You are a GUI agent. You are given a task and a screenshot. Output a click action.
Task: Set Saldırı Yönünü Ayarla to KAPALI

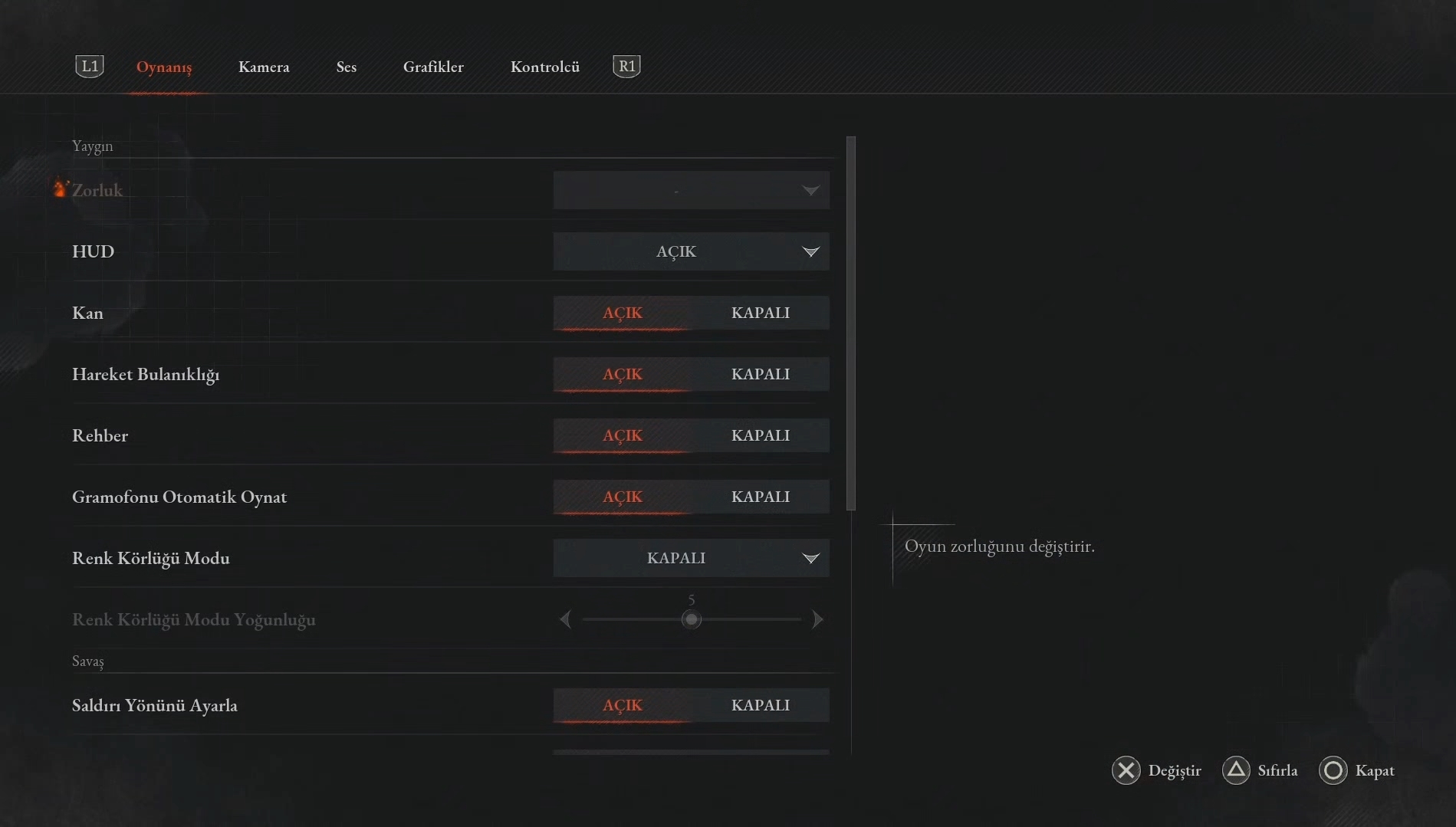coord(760,705)
